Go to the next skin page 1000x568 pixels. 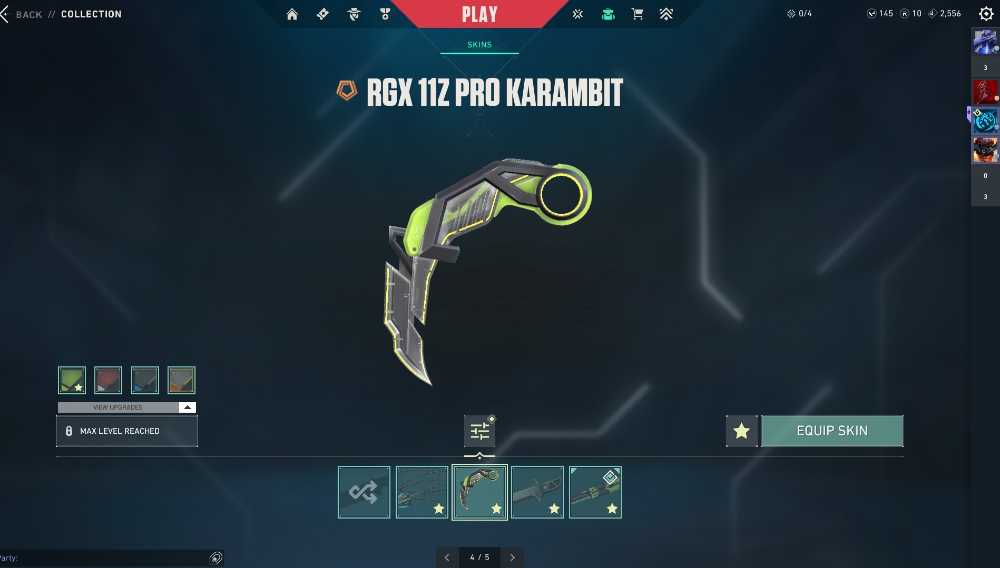pos(513,557)
